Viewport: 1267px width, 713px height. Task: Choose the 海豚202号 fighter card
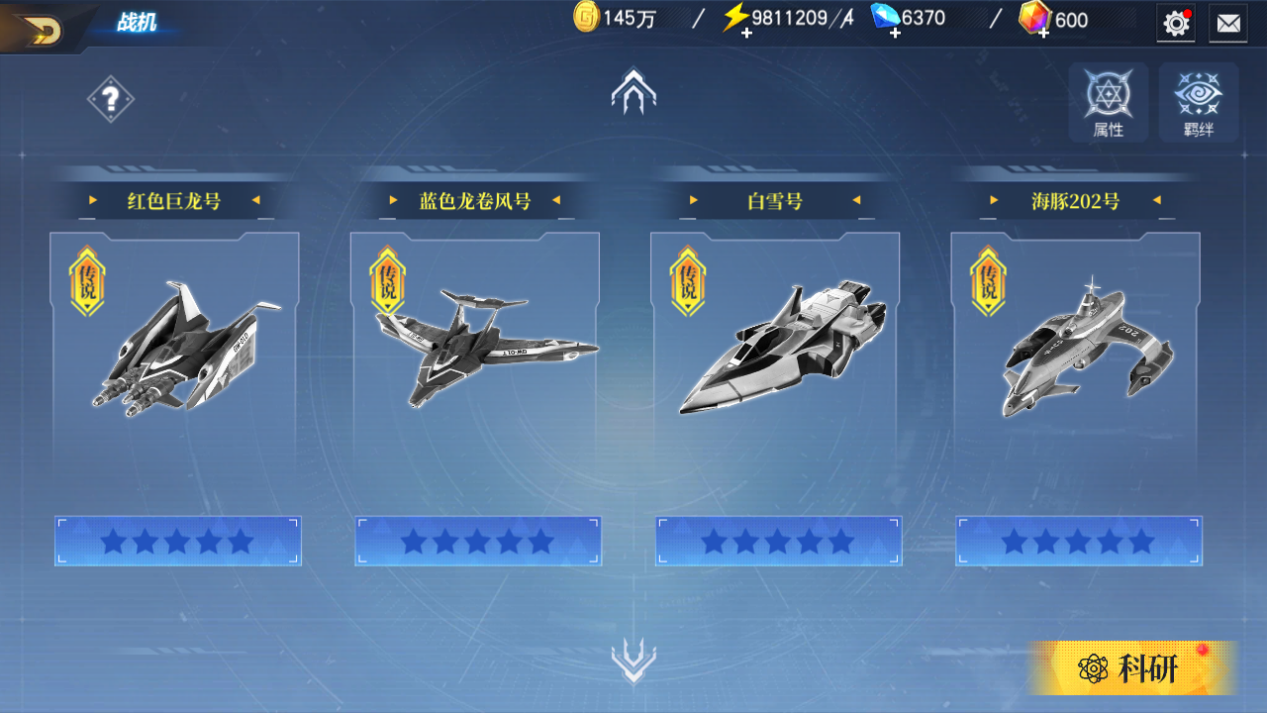click(x=1076, y=350)
